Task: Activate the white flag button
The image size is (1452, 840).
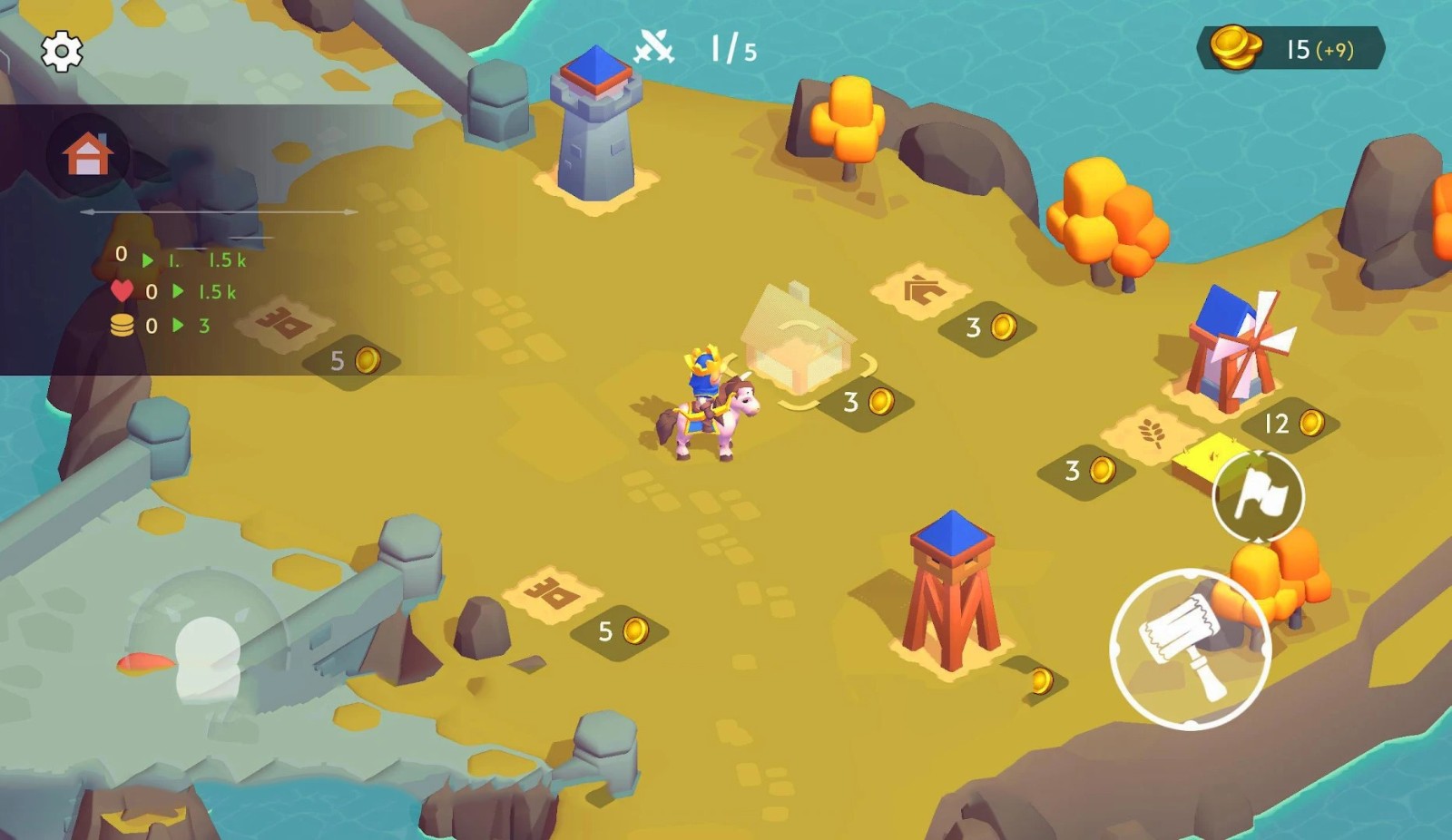Action: click(x=1259, y=495)
